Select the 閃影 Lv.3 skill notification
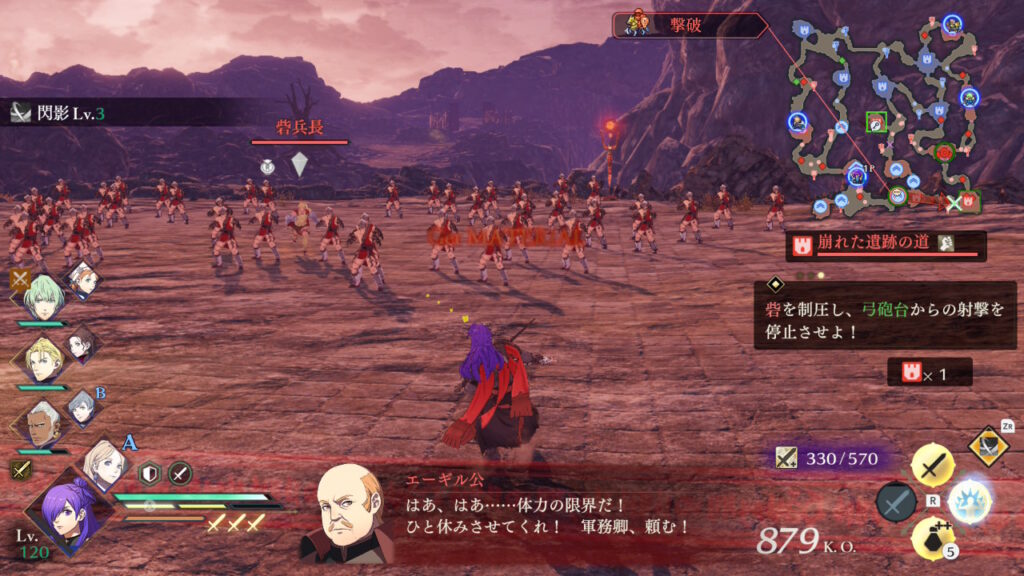1024x576 pixels. click(x=60, y=112)
